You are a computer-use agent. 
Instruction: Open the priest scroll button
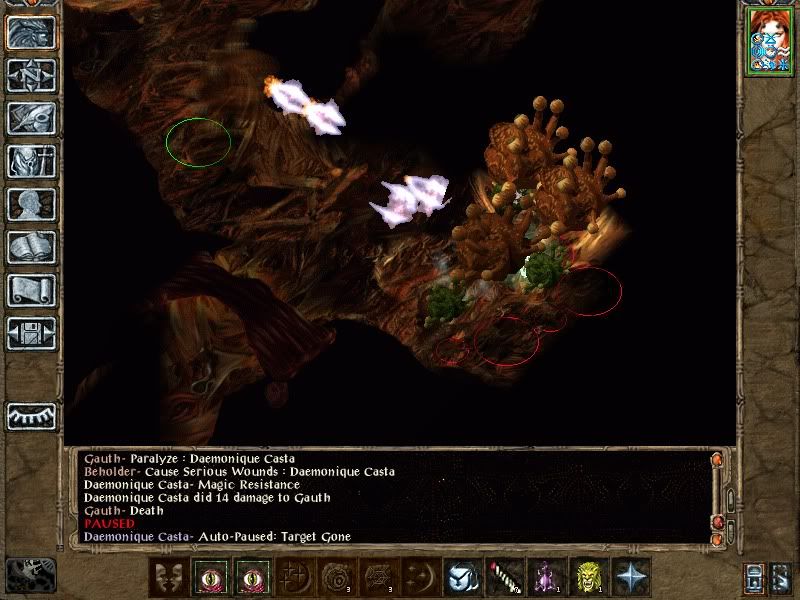coord(31,290)
